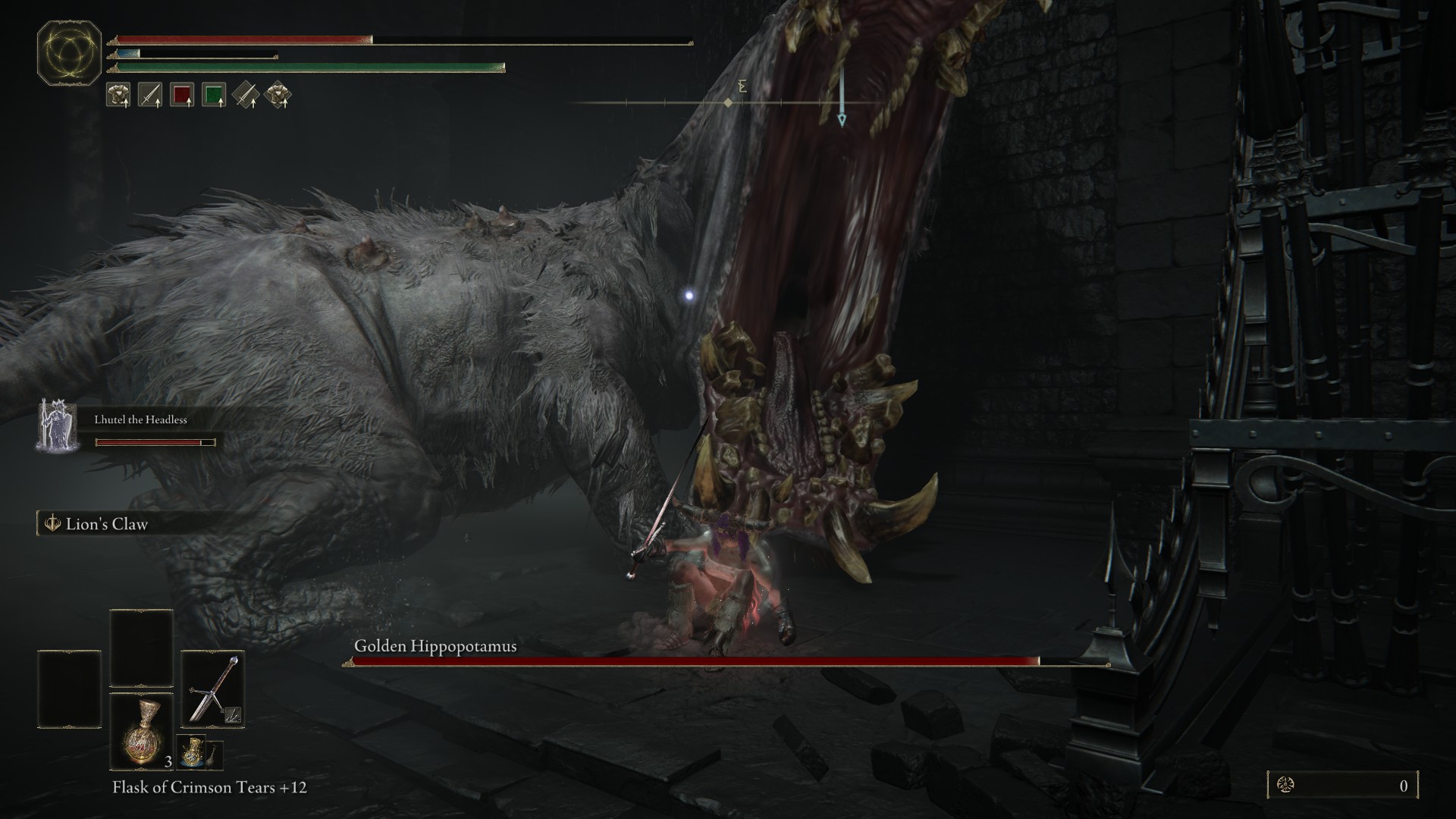This screenshot has height=819, width=1456.
Task: Select the equipped greatsword weapon slot
Action: pos(212,689)
